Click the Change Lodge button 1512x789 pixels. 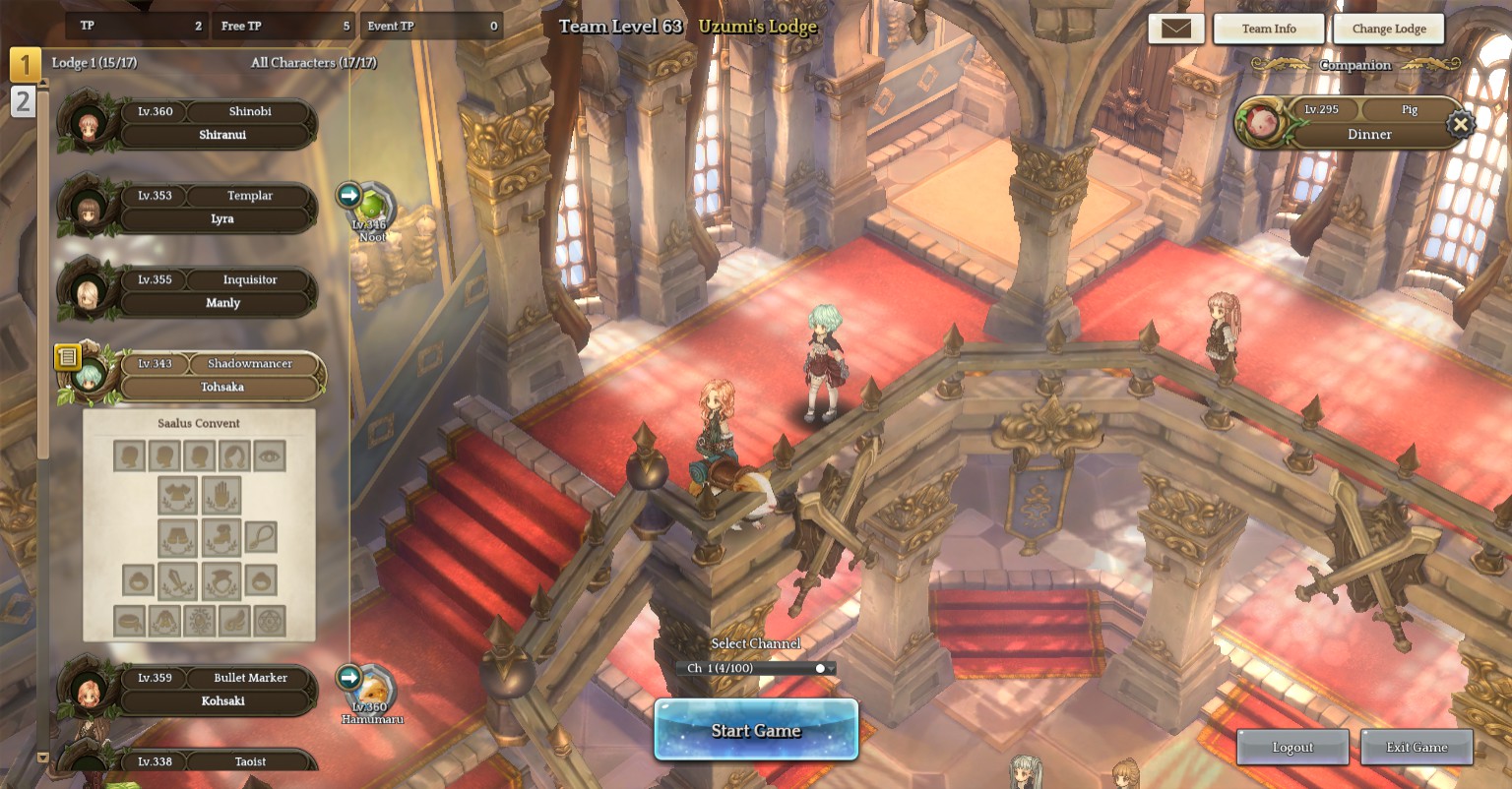(1388, 29)
